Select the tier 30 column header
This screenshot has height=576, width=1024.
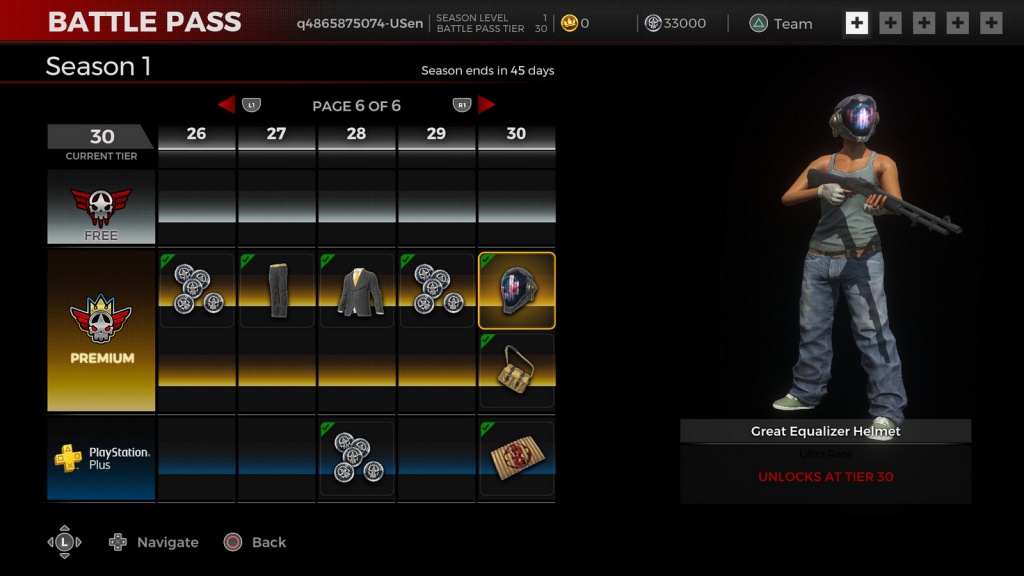pos(516,134)
